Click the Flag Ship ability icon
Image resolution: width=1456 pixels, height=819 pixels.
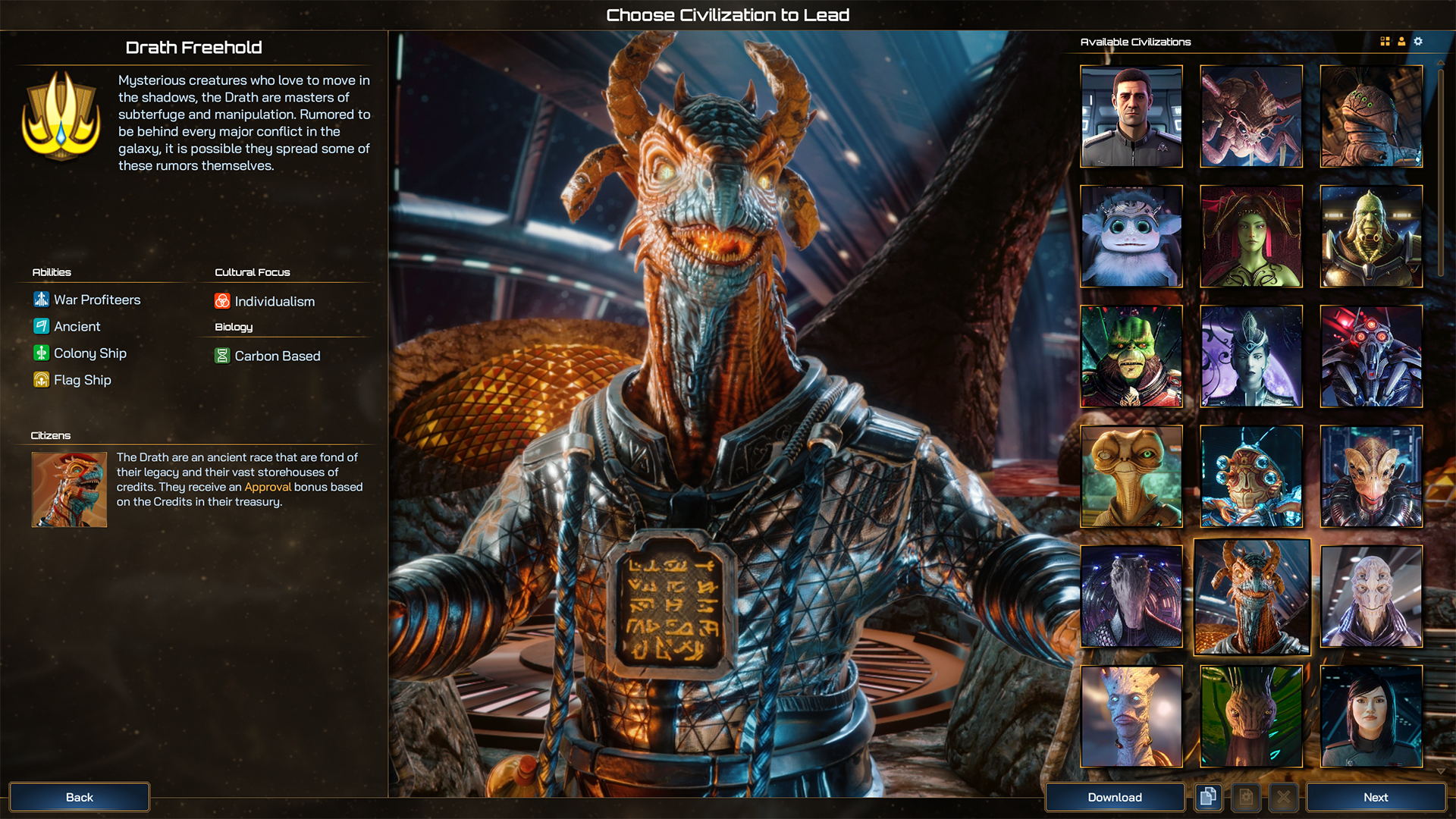tap(40, 379)
